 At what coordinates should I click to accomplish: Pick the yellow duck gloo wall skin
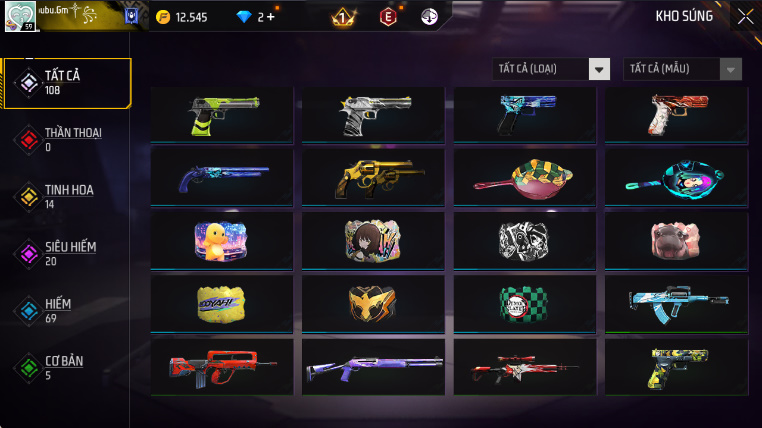point(221,241)
